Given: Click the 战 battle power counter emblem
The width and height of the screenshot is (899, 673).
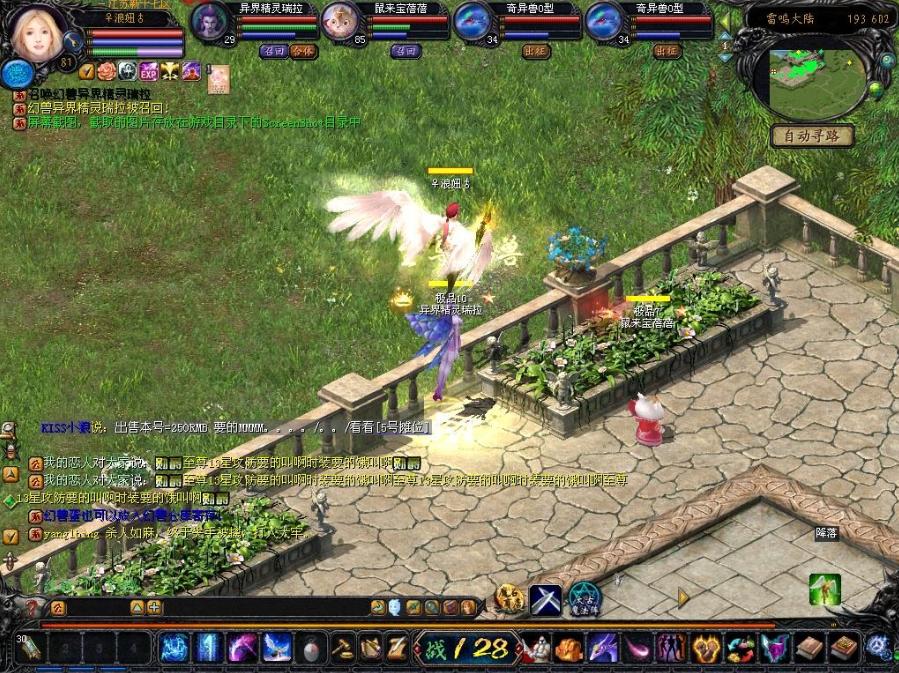Looking at the screenshot, I should [464, 648].
